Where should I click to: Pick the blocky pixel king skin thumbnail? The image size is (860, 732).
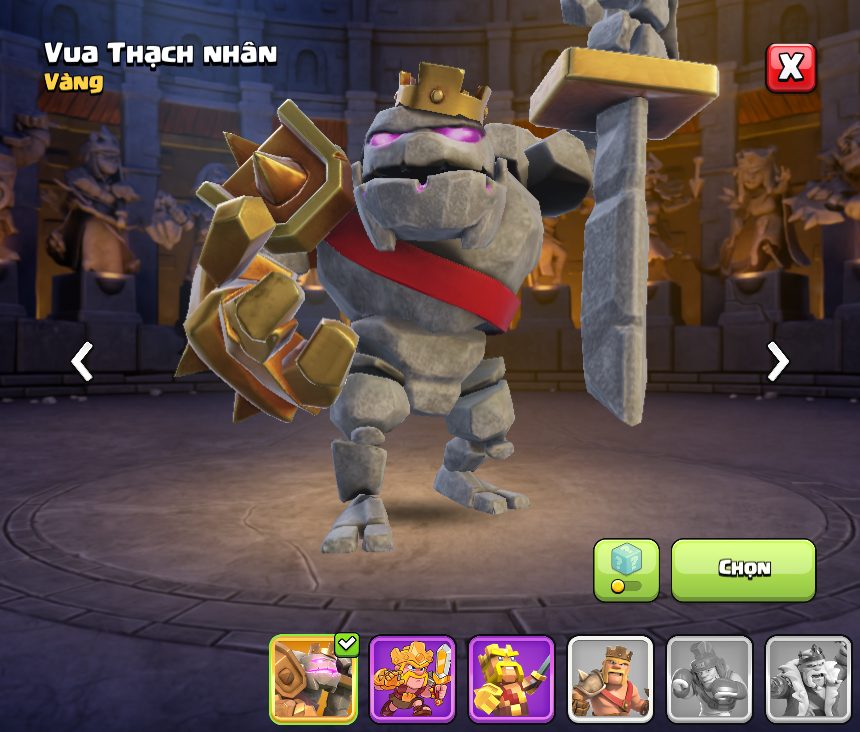coord(511,679)
